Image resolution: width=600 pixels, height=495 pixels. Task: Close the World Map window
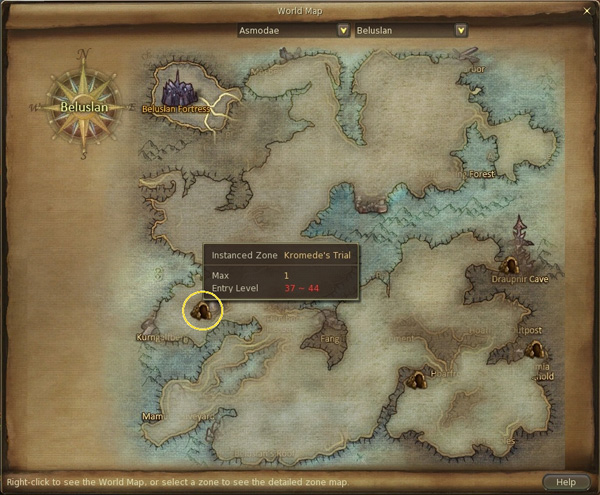pyautogui.click(x=587, y=10)
